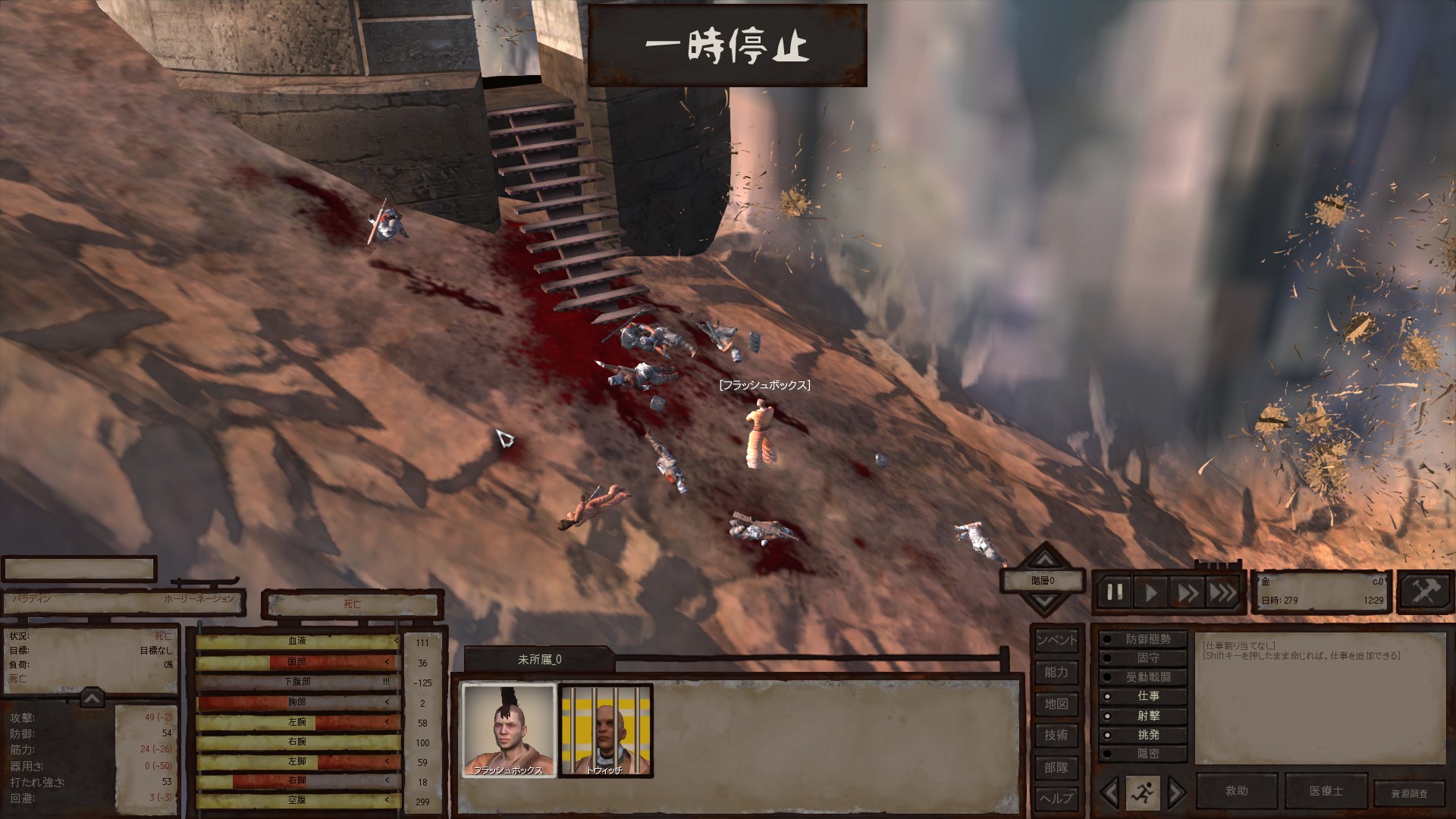
Task: Select フラッシュボックス character portrait
Action: [509, 730]
